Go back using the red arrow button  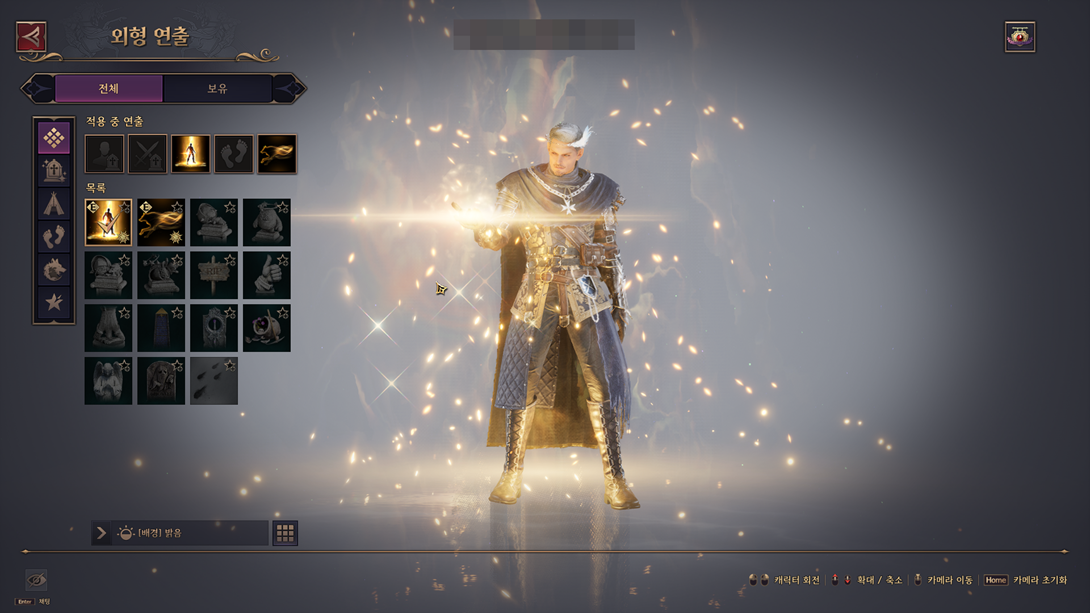coord(32,37)
